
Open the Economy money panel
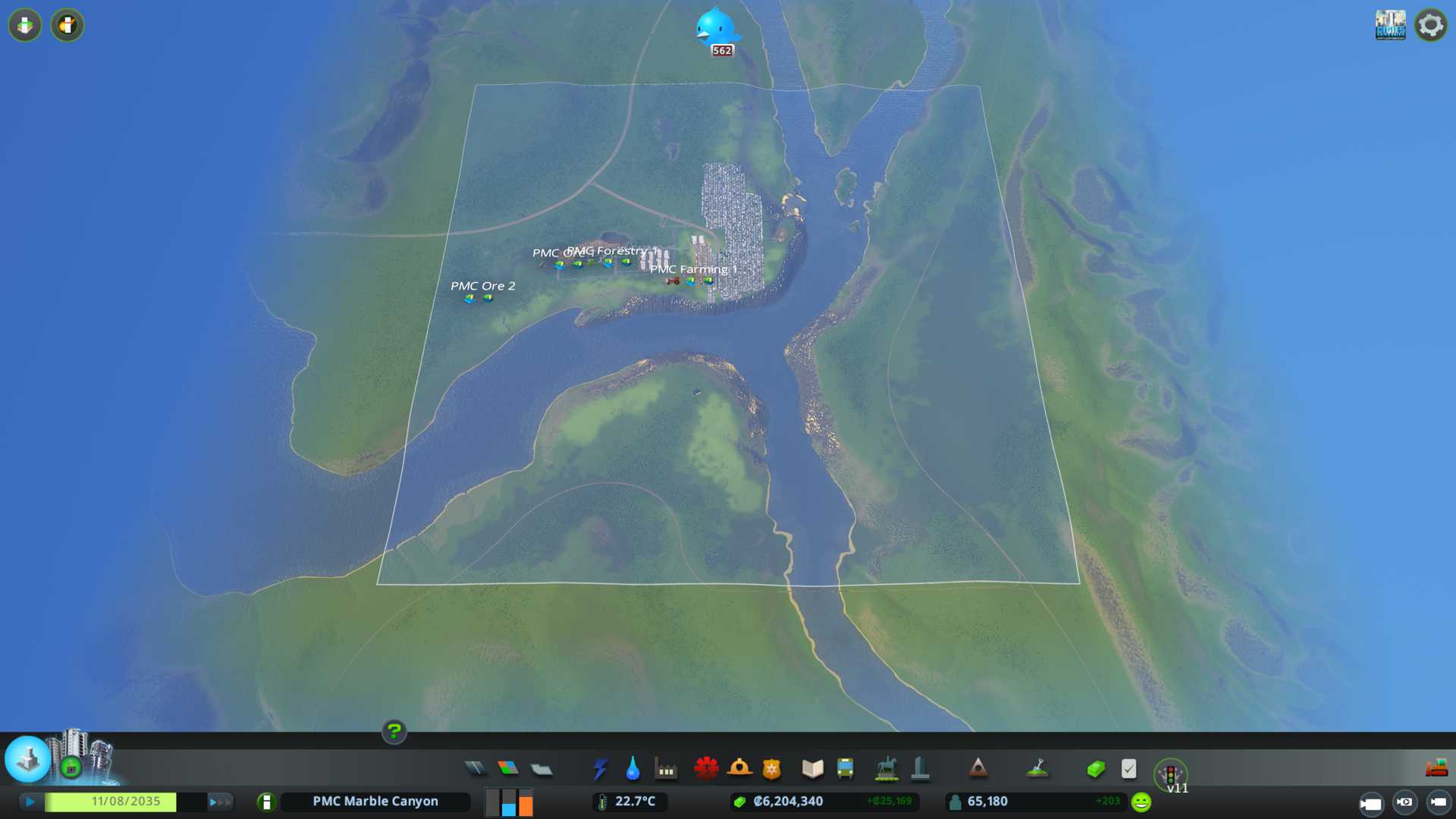point(1096,770)
